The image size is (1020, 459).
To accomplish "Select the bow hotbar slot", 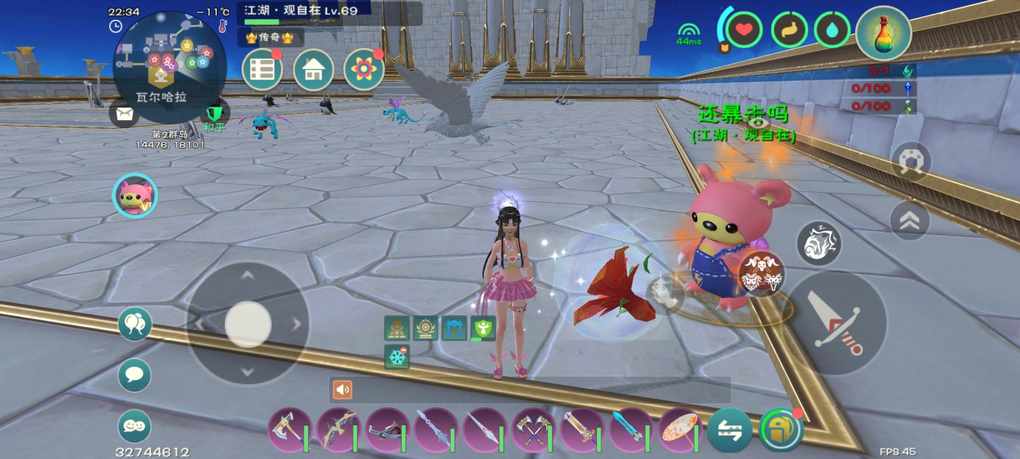I will [338, 430].
